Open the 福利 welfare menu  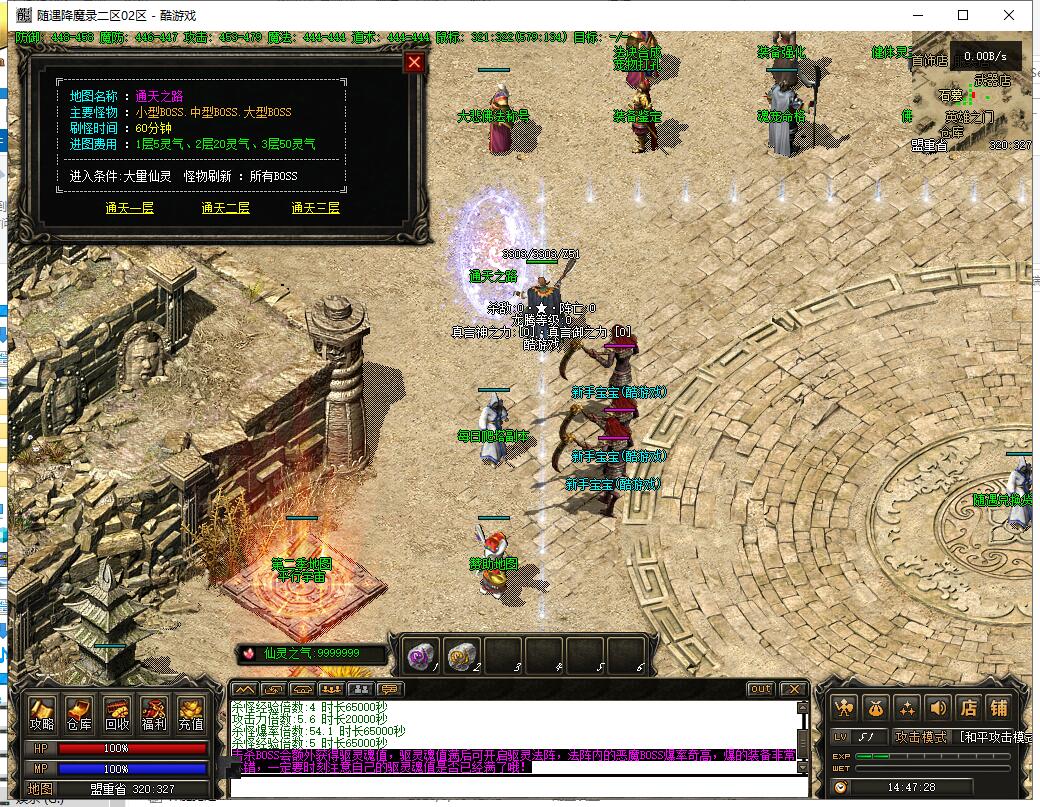153,714
